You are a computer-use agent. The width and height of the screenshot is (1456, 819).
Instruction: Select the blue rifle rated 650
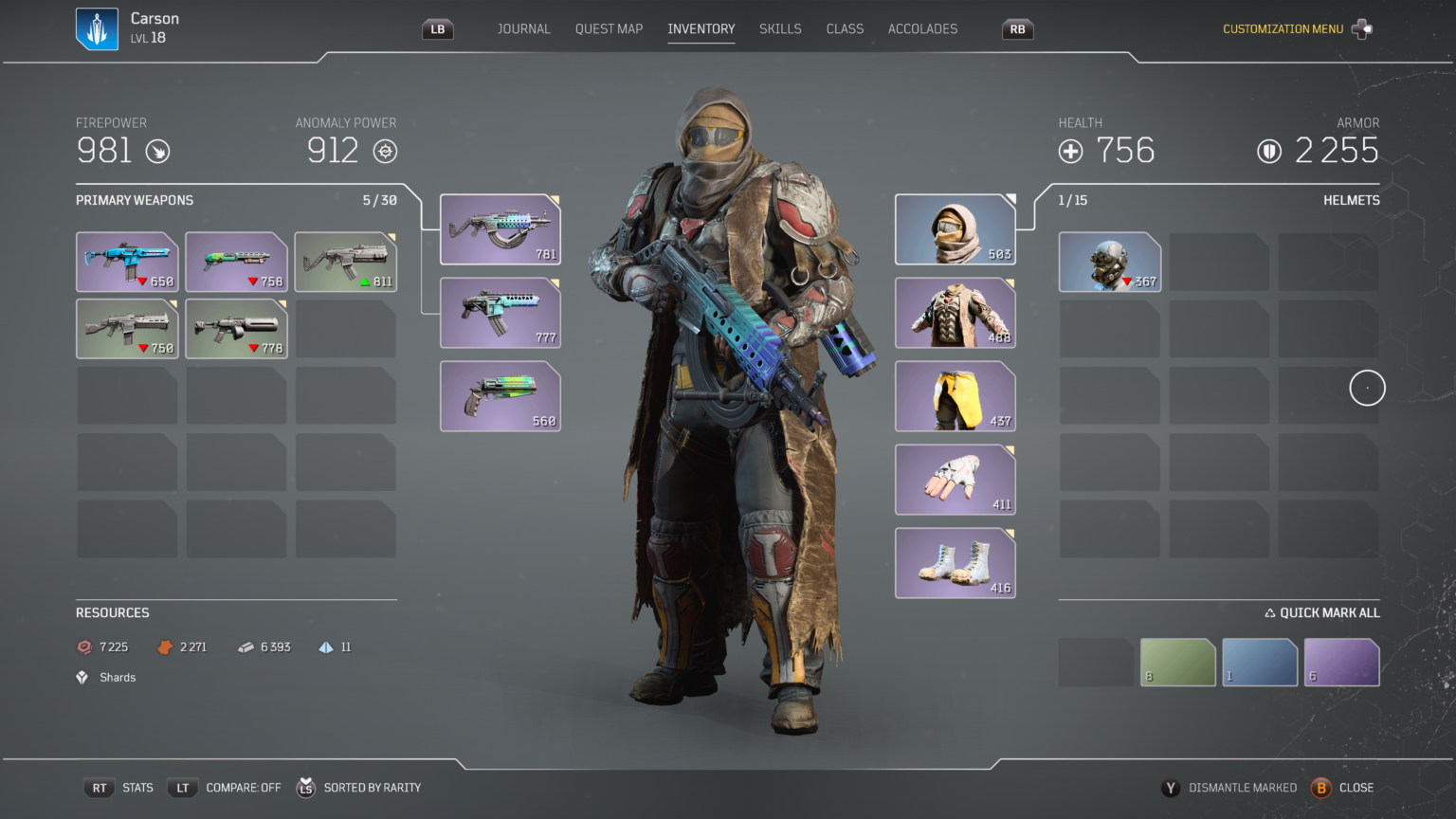point(127,262)
